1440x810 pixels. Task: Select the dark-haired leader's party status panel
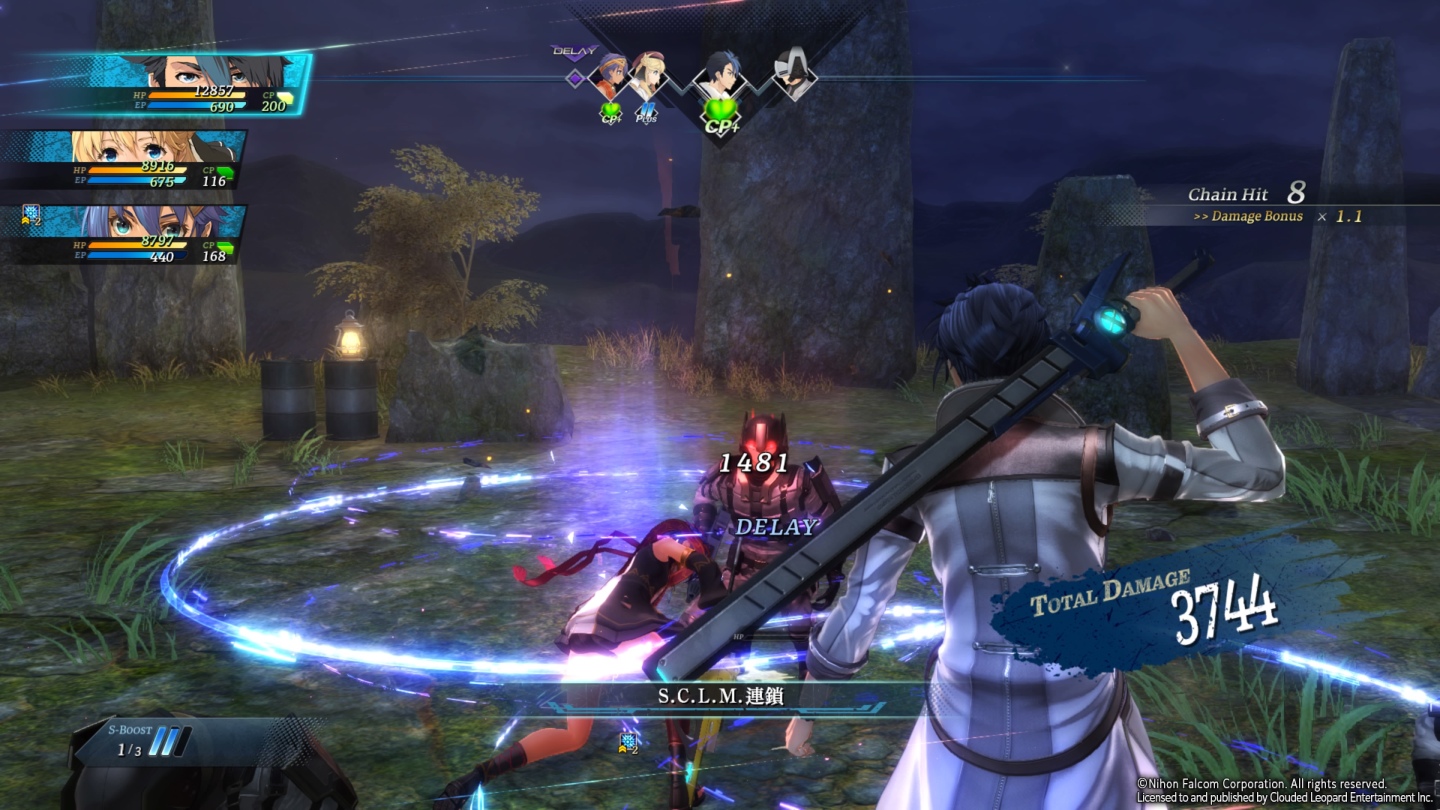175,85
